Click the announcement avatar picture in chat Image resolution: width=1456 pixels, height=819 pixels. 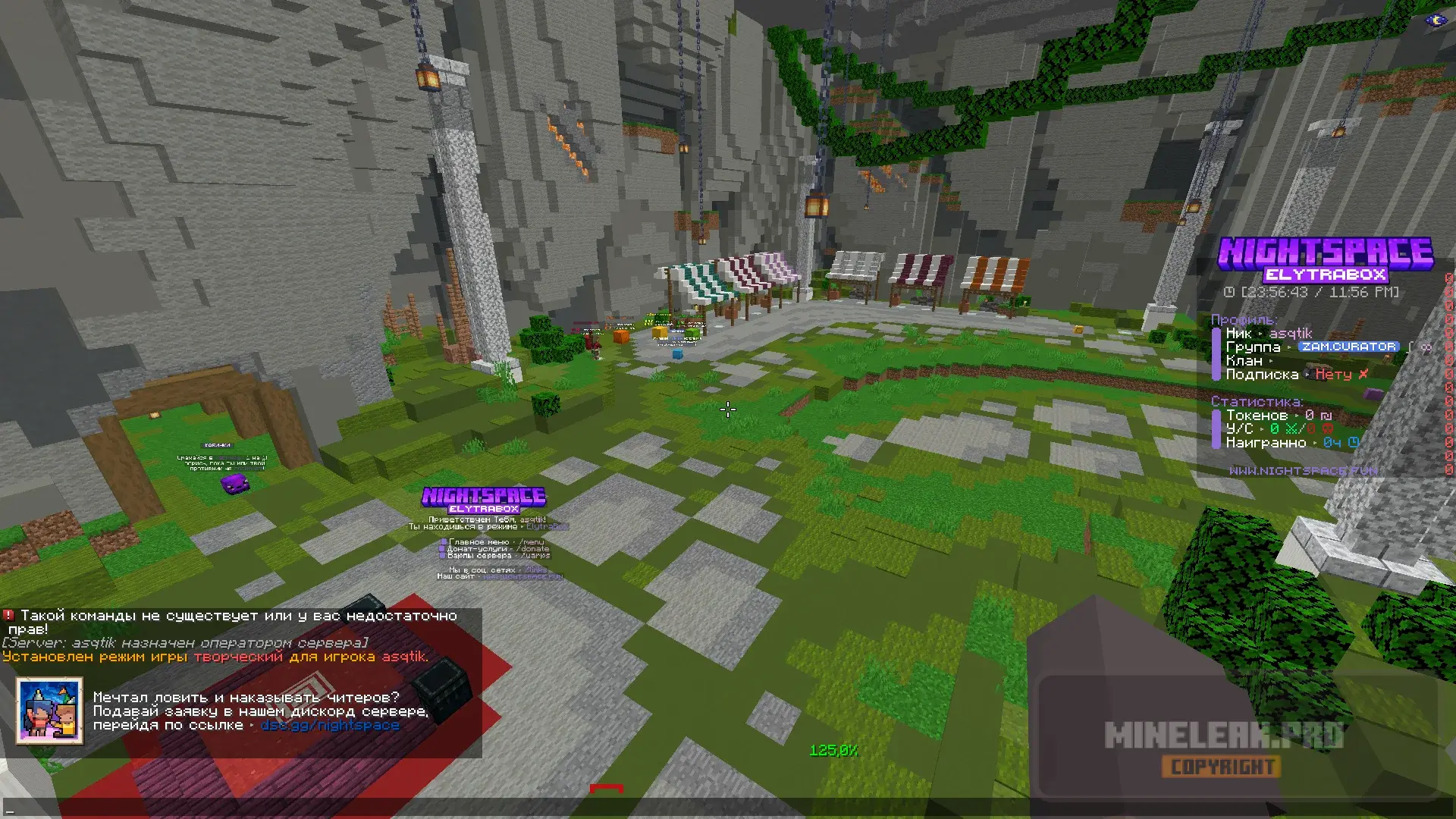tap(49, 711)
